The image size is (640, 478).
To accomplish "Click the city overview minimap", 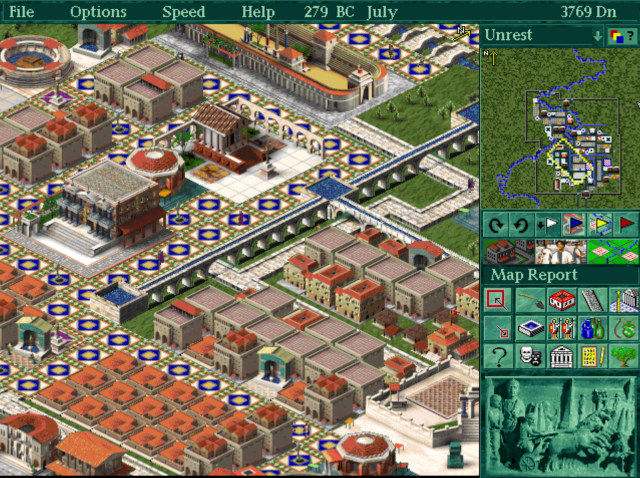I will pos(559,126).
